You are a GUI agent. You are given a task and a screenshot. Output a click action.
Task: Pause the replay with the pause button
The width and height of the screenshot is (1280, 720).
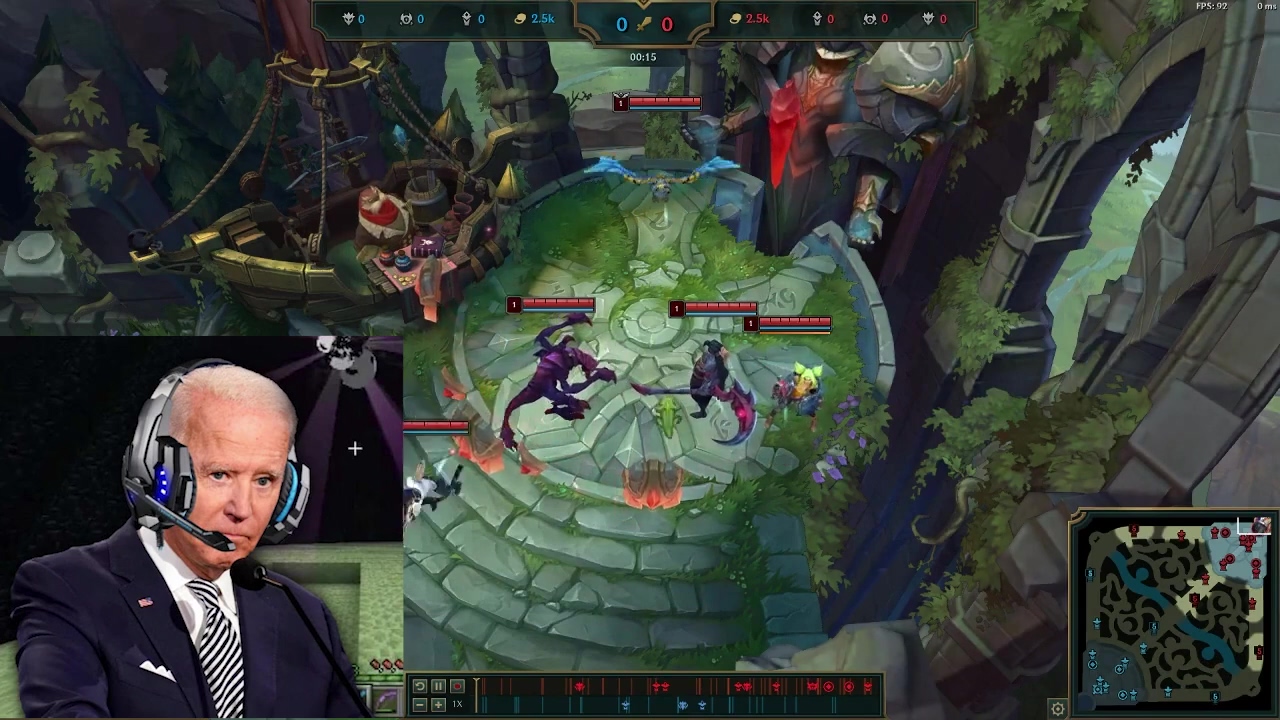pyautogui.click(x=438, y=686)
